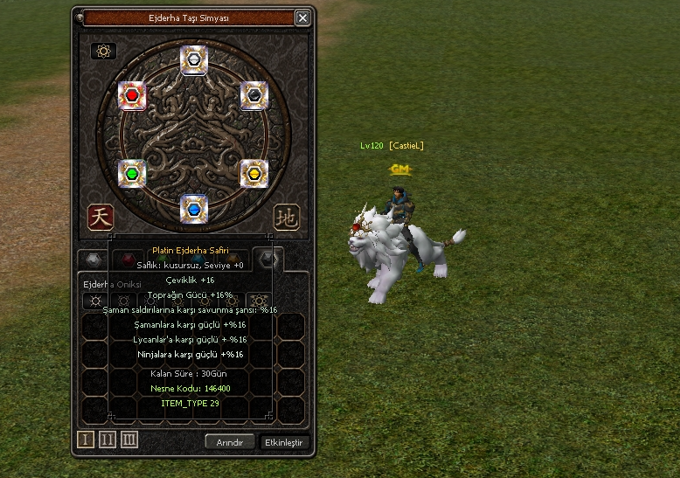Select the yellow garnet dragon stone slot
Image resolution: width=680 pixels, height=478 pixels.
point(255,173)
